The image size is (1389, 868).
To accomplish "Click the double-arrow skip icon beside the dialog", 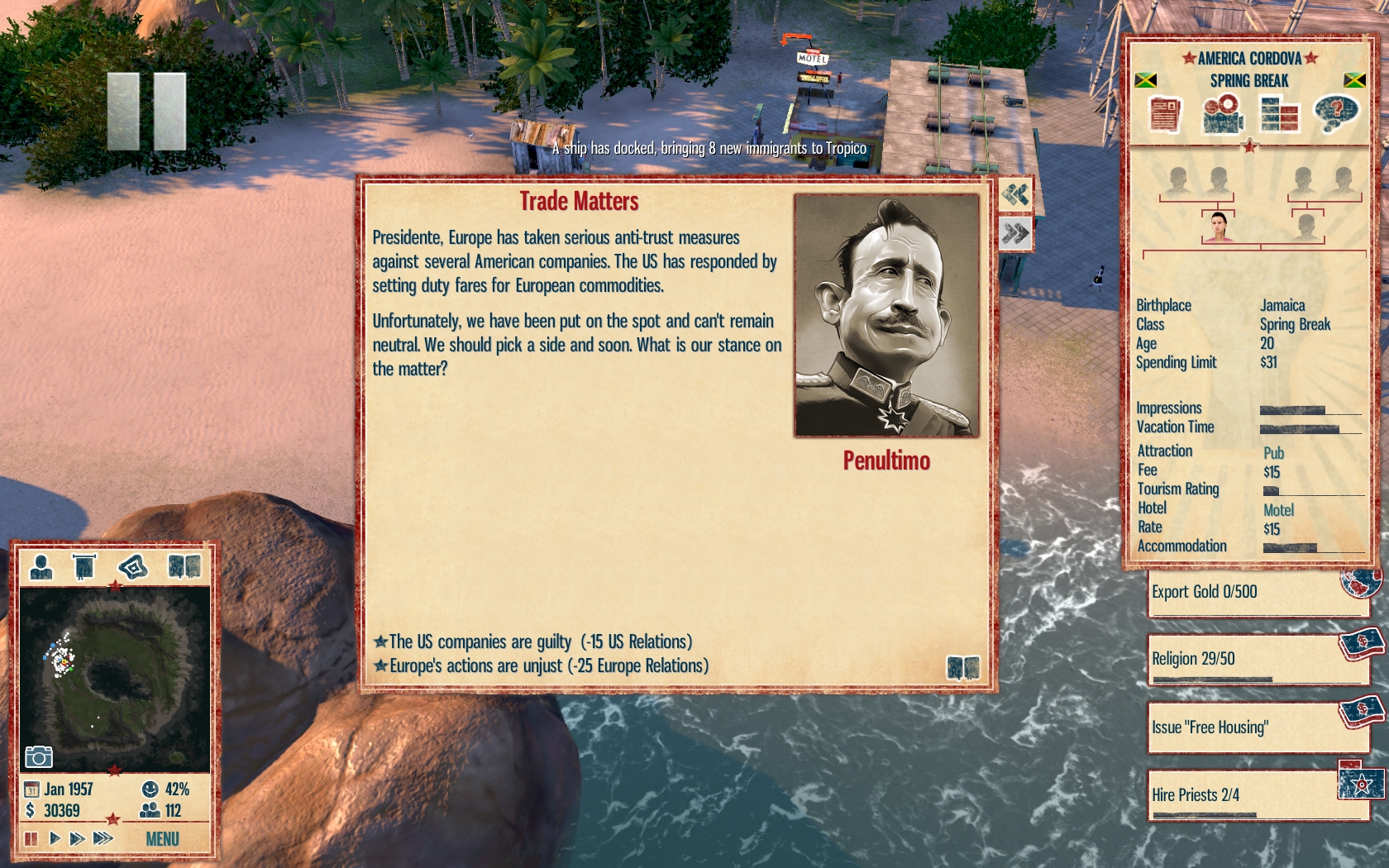I will tap(1015, 234).
